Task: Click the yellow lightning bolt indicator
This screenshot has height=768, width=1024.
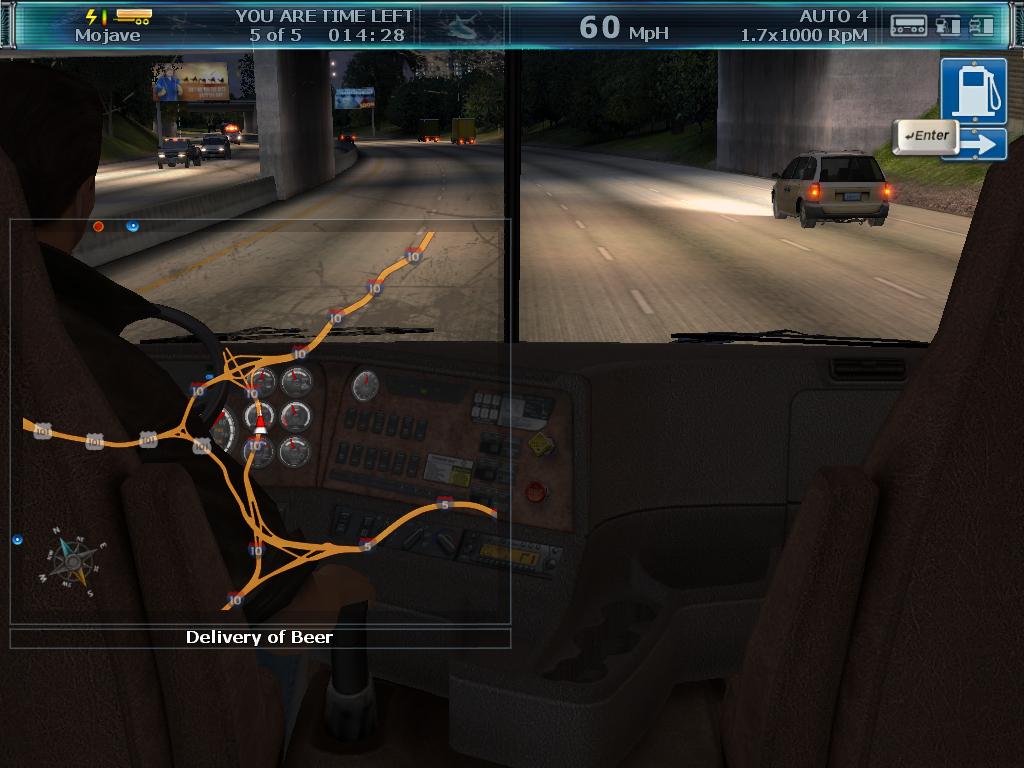Action: pos(92,16)
